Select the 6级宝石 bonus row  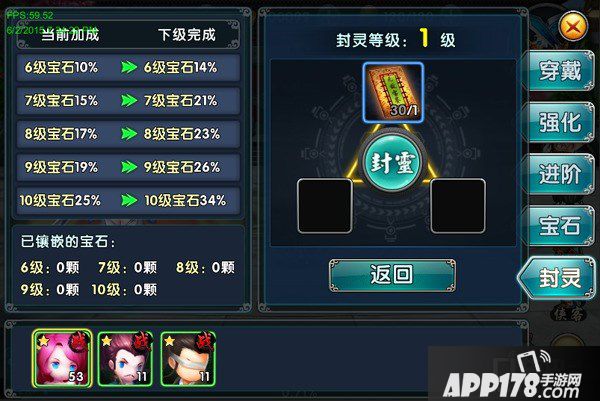click(x=129, y=67)
